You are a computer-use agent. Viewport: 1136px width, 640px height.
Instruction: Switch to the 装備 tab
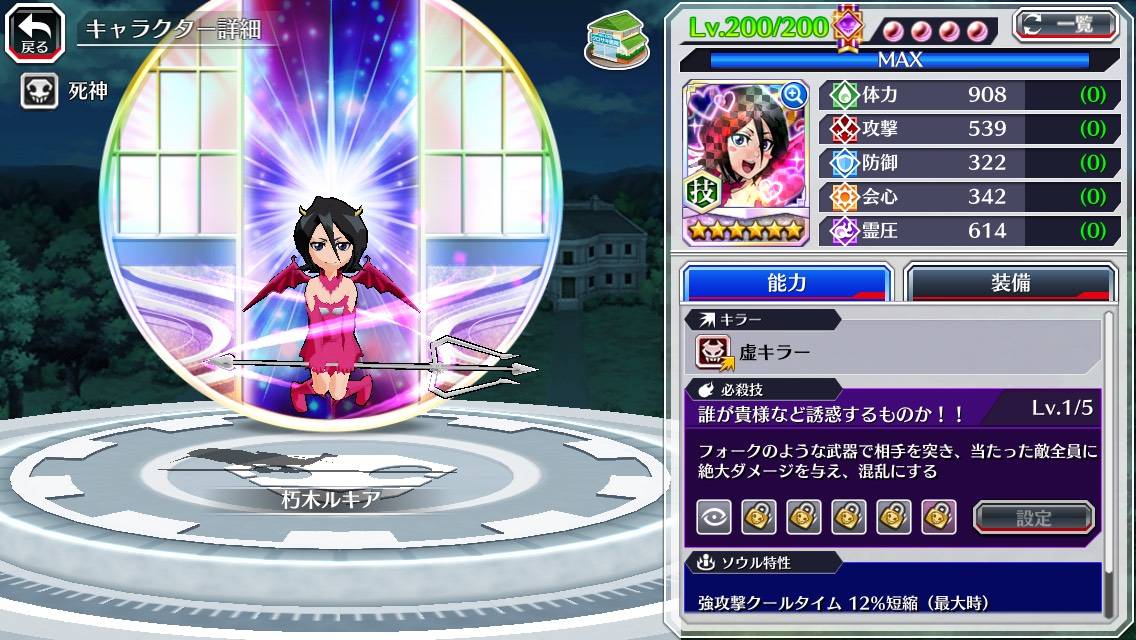click(1010, 283)
